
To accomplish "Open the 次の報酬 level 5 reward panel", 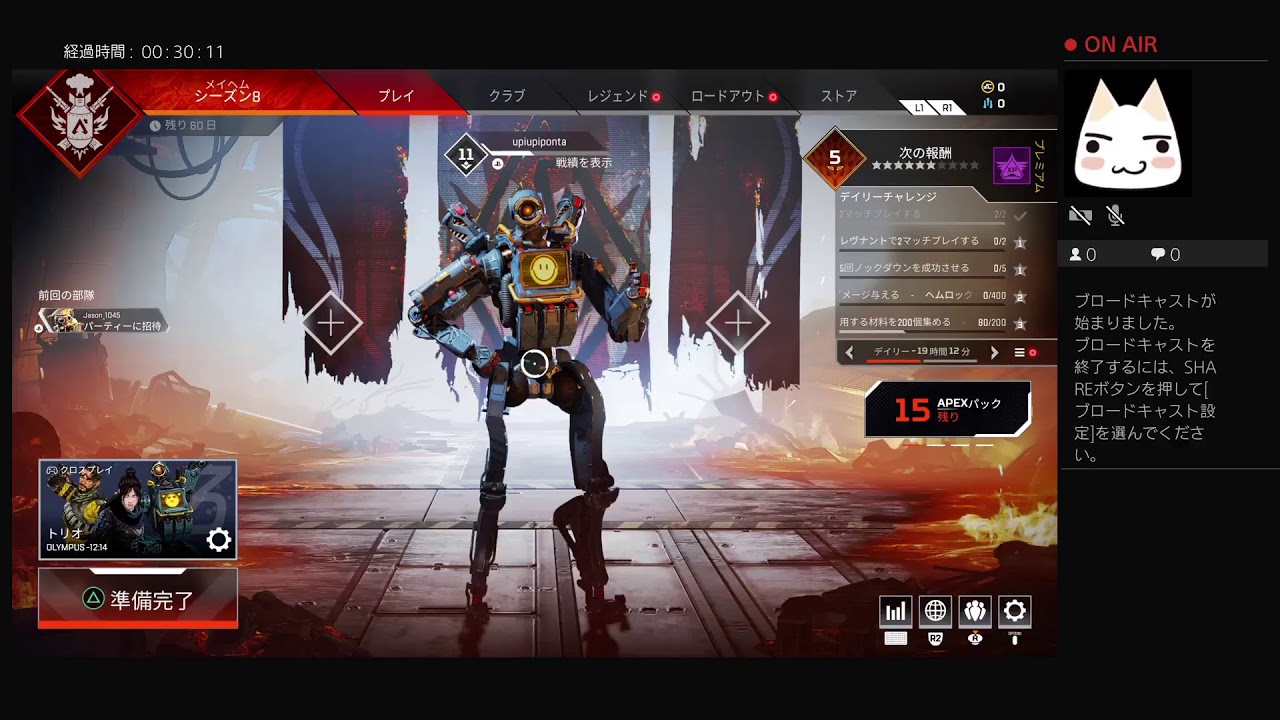I will (925, 160).
